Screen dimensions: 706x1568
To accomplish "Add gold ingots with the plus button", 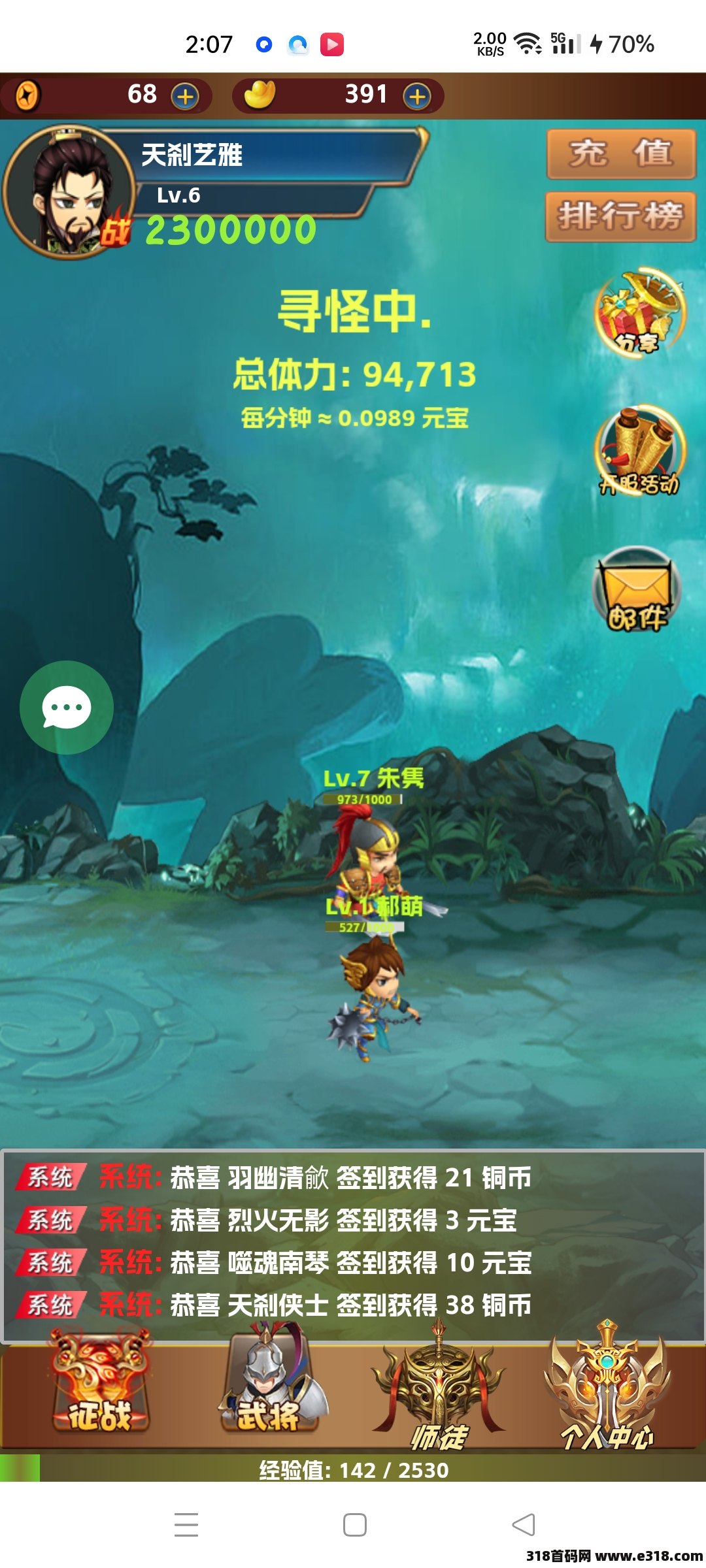I will [x=417, y=97].
